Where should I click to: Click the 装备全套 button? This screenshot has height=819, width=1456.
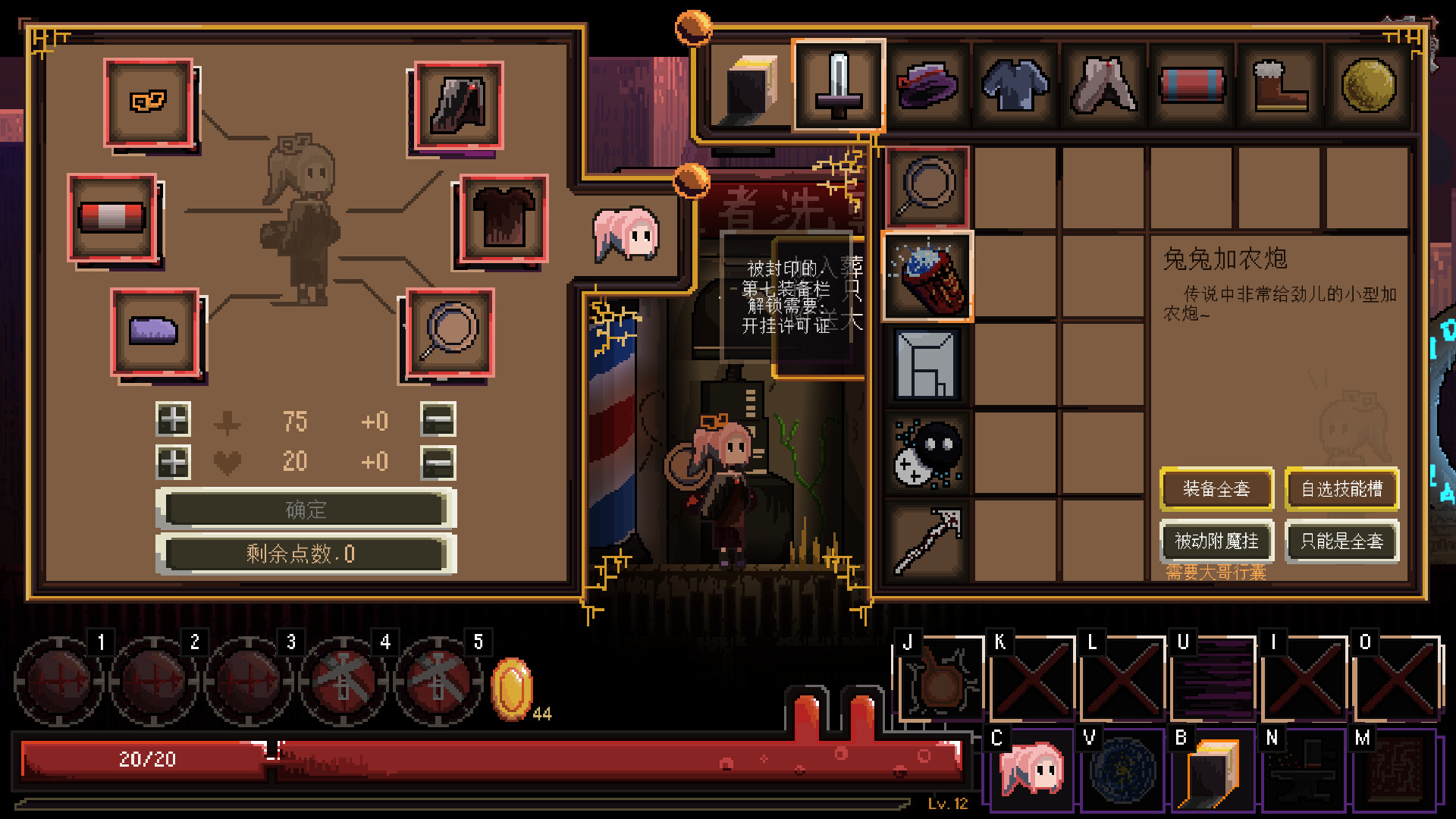pos(1216,489)
